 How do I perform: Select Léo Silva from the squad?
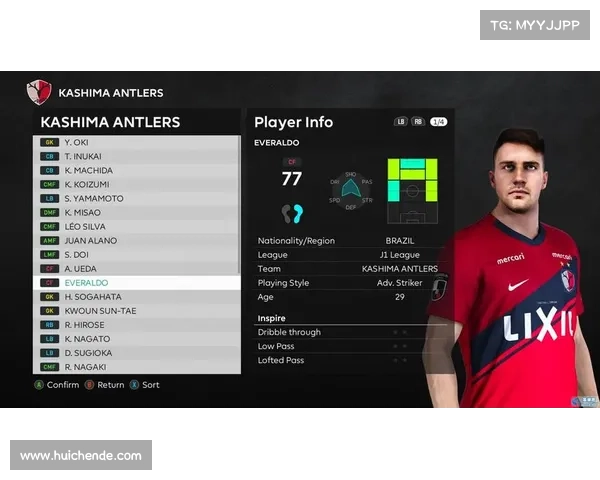click(135, 226)
